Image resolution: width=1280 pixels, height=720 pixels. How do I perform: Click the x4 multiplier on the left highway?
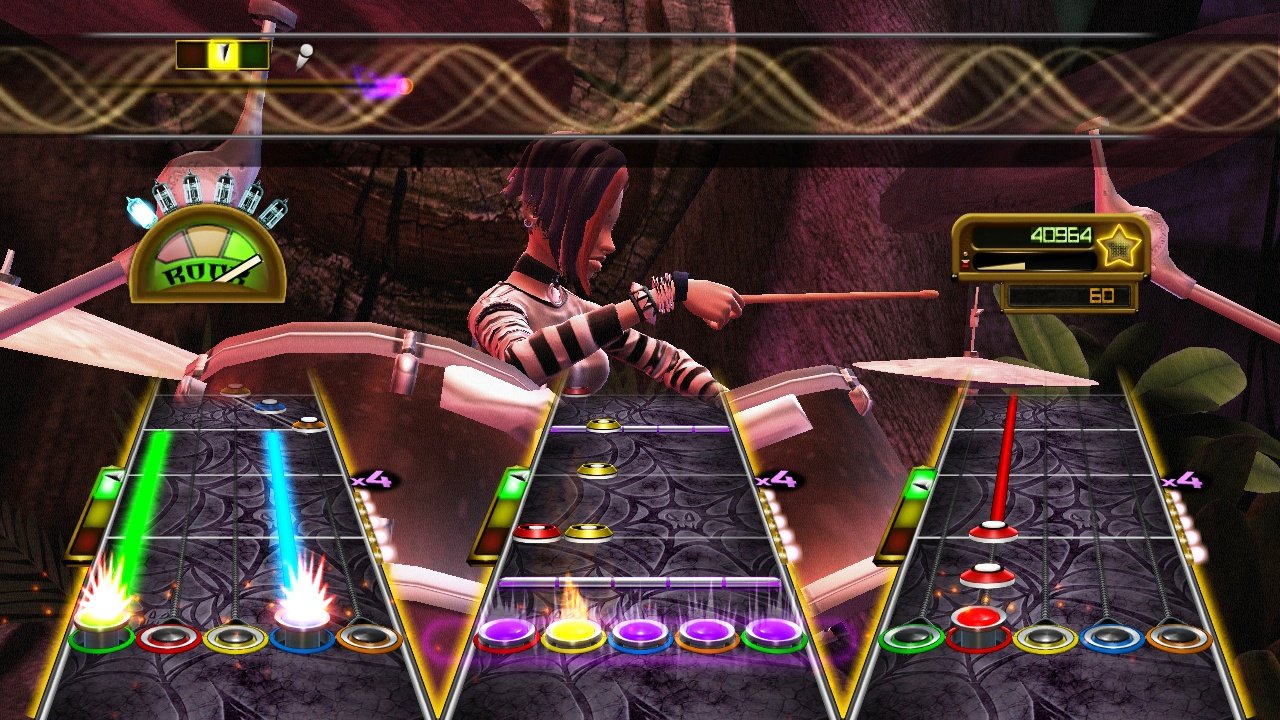pyautogui.click(x=370, y=480)
